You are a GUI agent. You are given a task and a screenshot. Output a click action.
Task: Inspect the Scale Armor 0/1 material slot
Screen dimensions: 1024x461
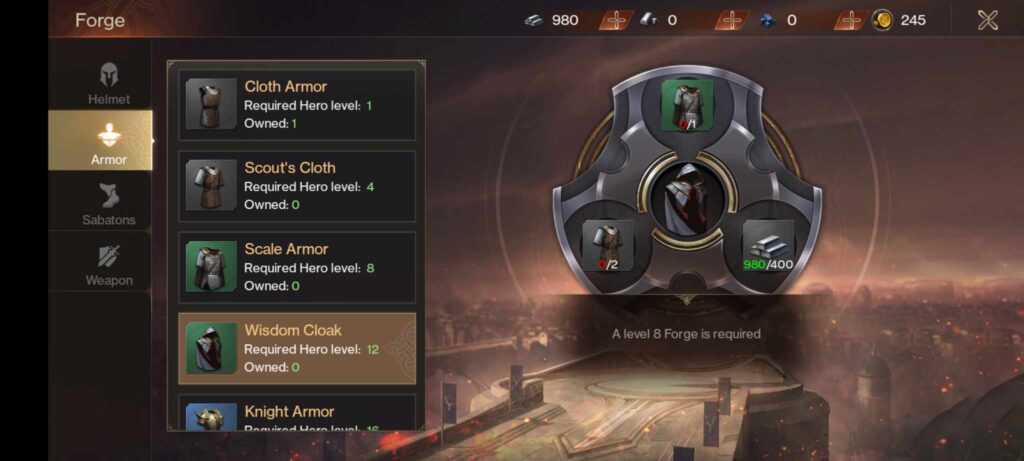point(686,106)
